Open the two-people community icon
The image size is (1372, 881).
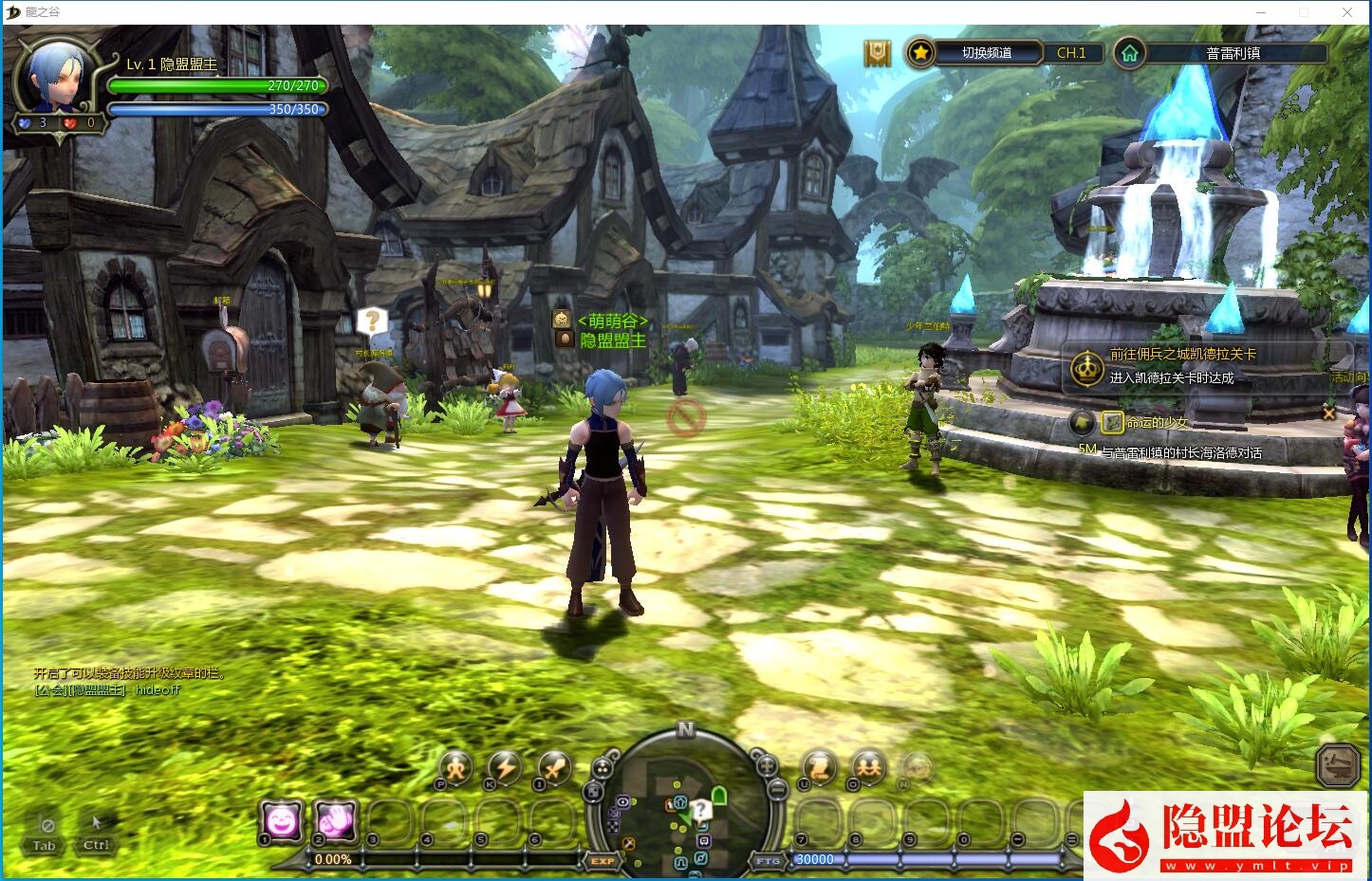pos(868,766)
